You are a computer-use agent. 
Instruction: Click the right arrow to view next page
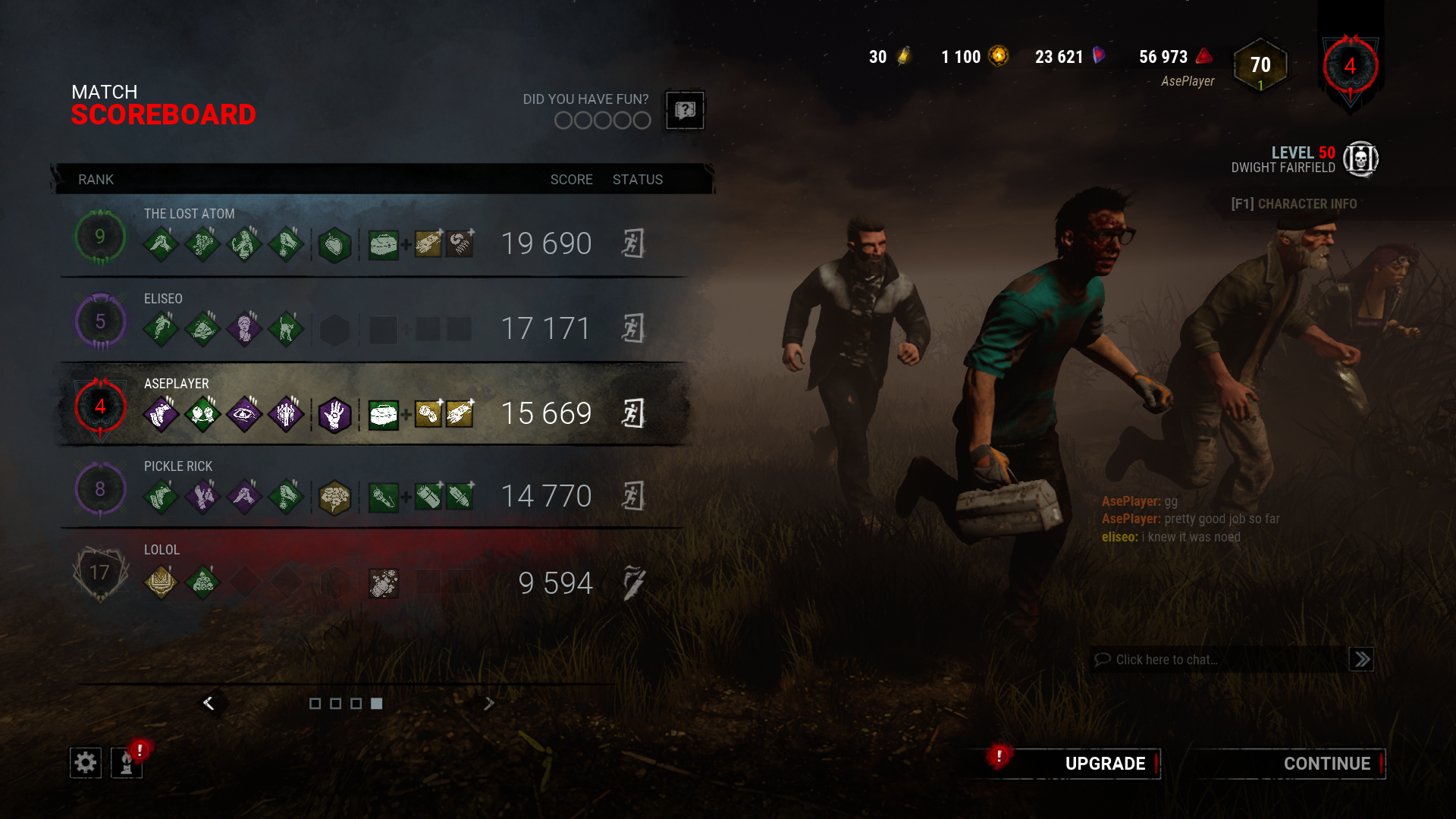point(489,703)
